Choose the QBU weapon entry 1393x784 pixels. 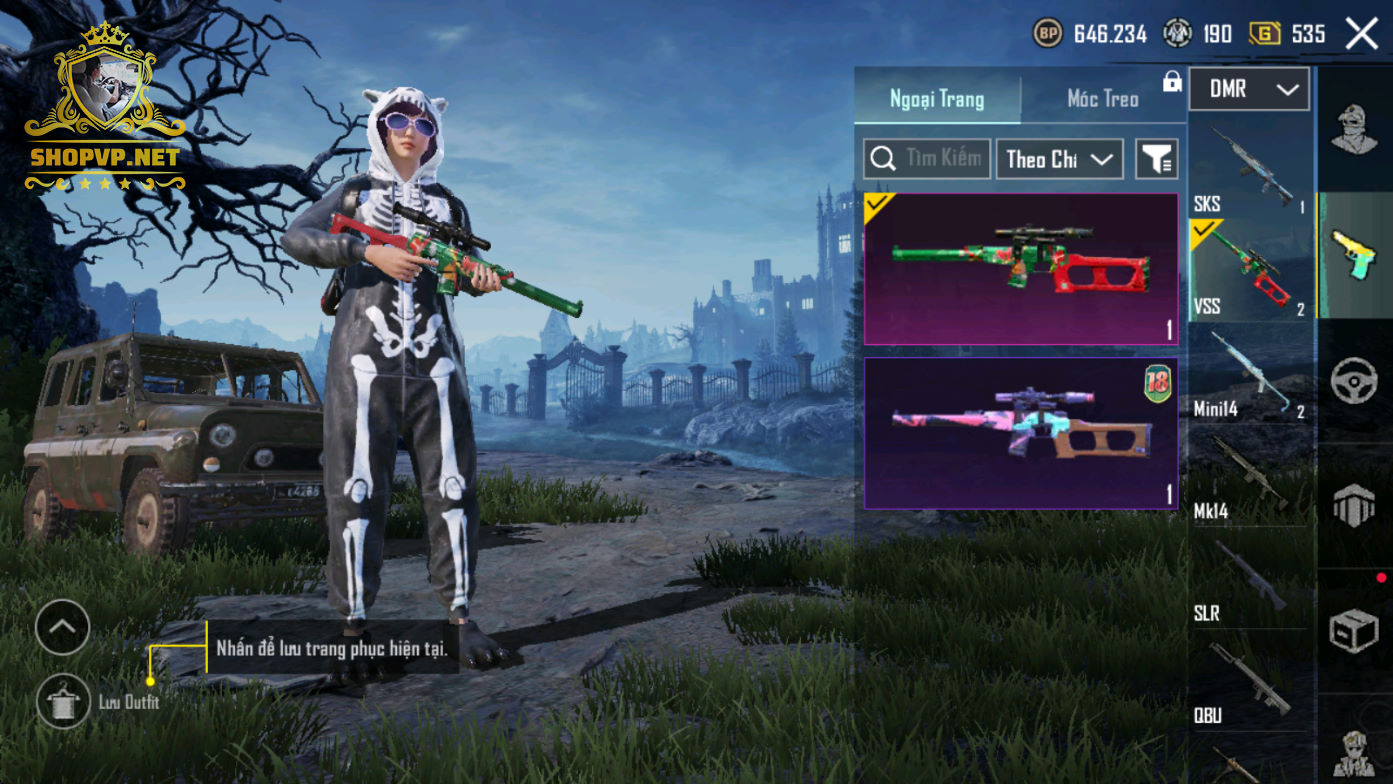point(1250,682)
